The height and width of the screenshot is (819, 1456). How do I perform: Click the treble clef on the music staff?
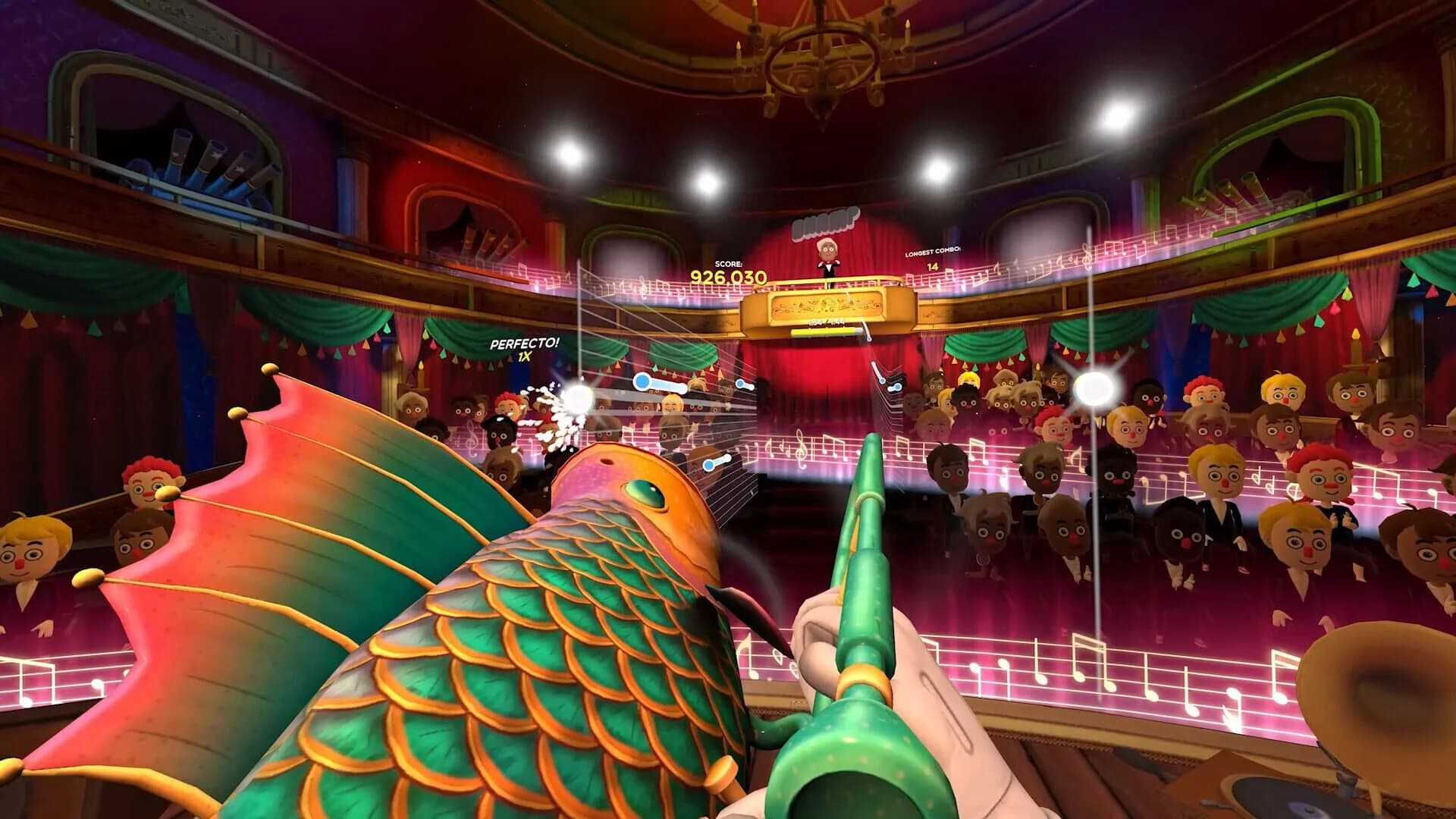click(x=799, y=447)
